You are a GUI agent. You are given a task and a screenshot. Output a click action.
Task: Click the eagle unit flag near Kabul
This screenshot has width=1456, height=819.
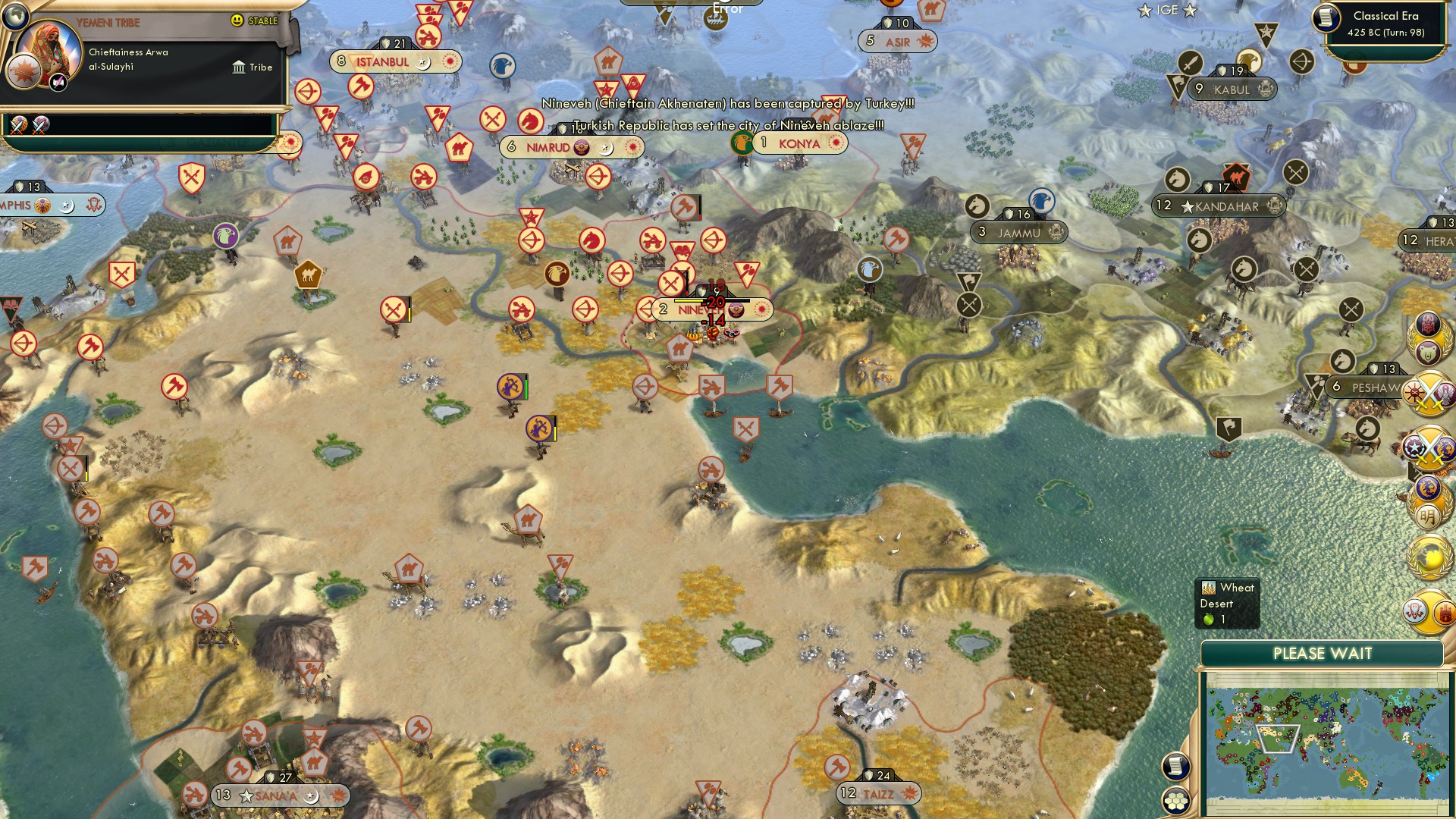(1248, 61)
